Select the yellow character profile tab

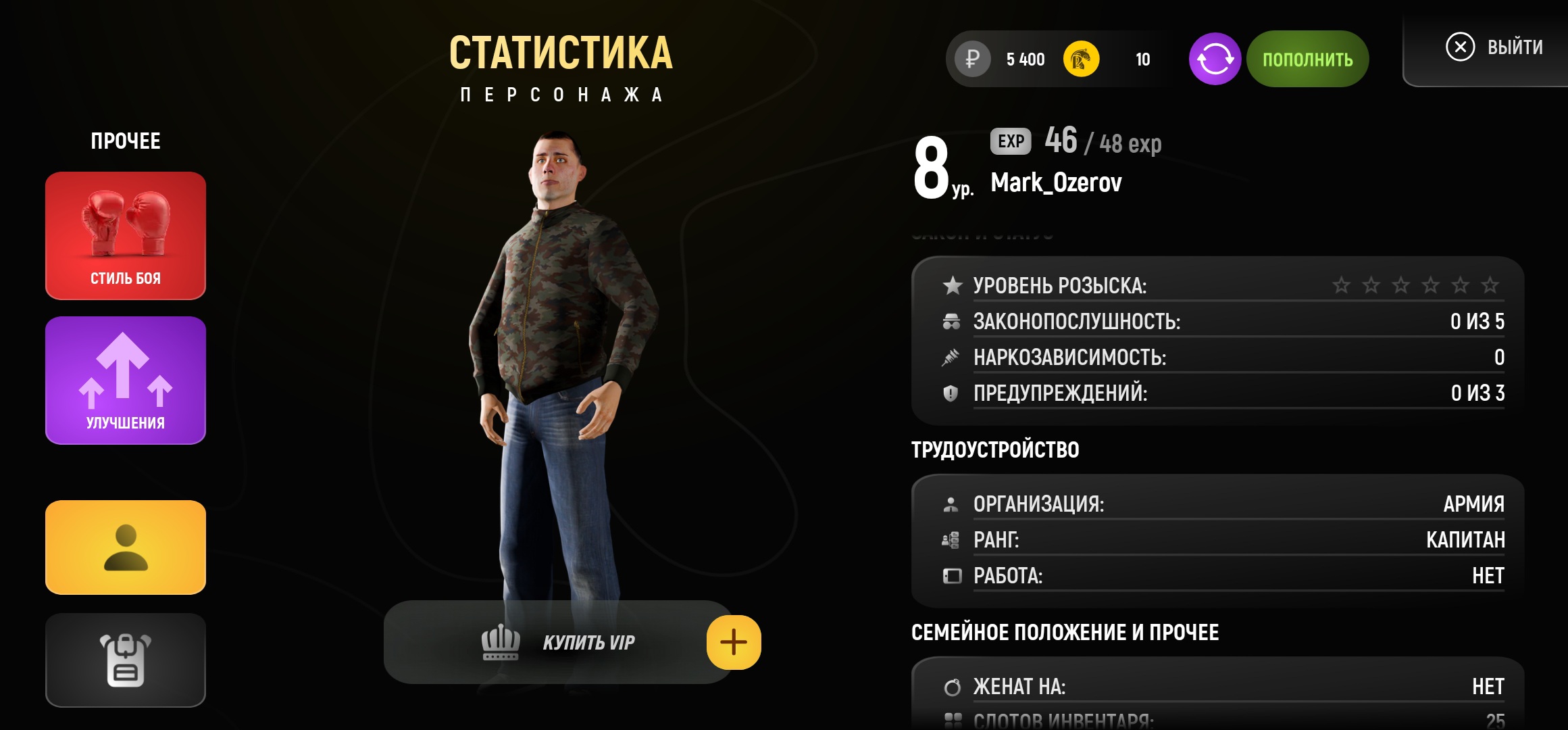coord(126,547)
